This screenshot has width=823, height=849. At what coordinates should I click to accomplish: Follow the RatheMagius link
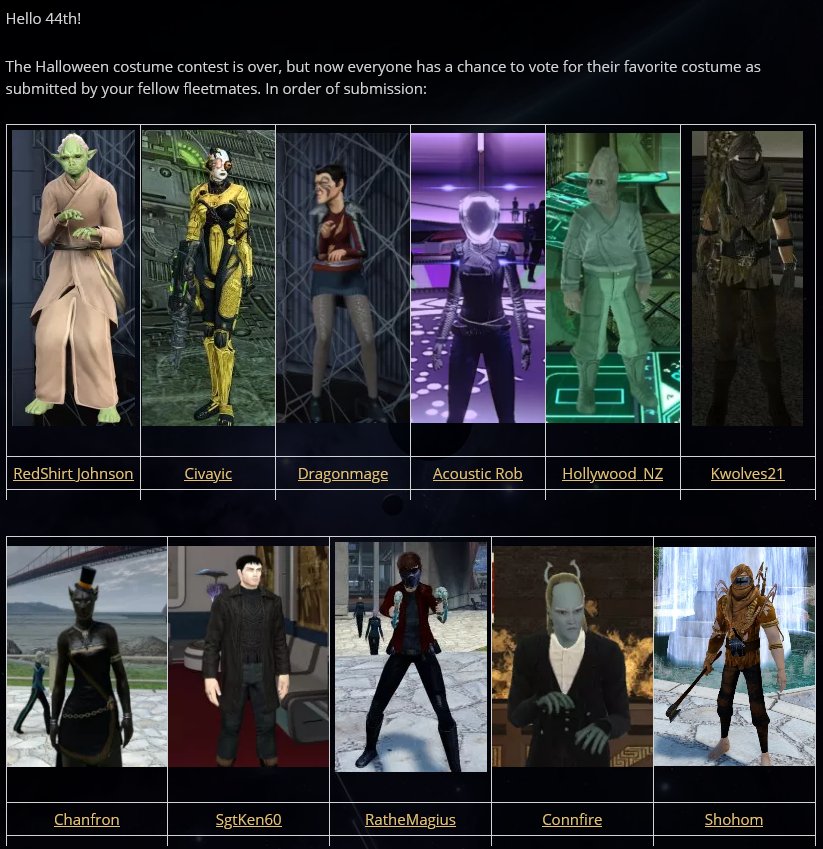point(410,819)
